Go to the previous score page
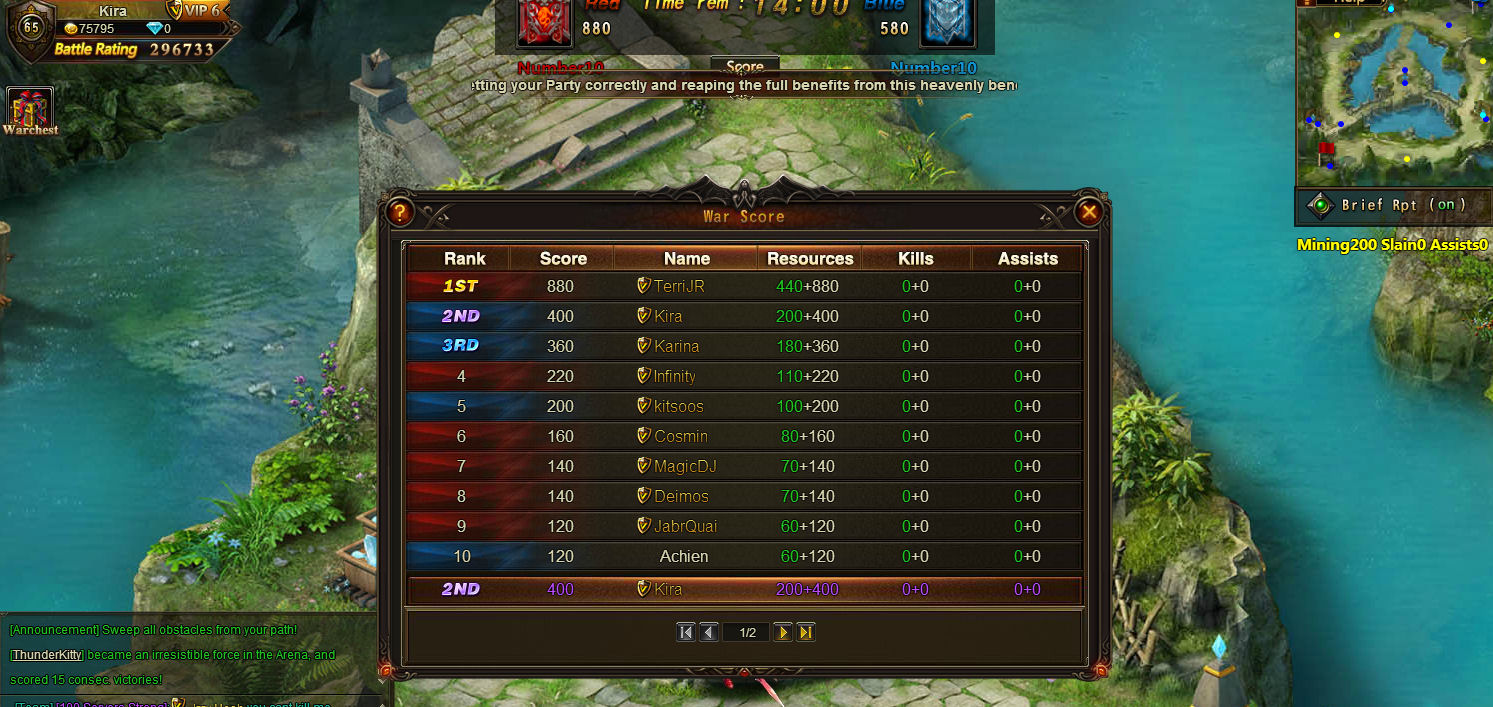Screen dimensions: 1493x707 pos(709,632)
